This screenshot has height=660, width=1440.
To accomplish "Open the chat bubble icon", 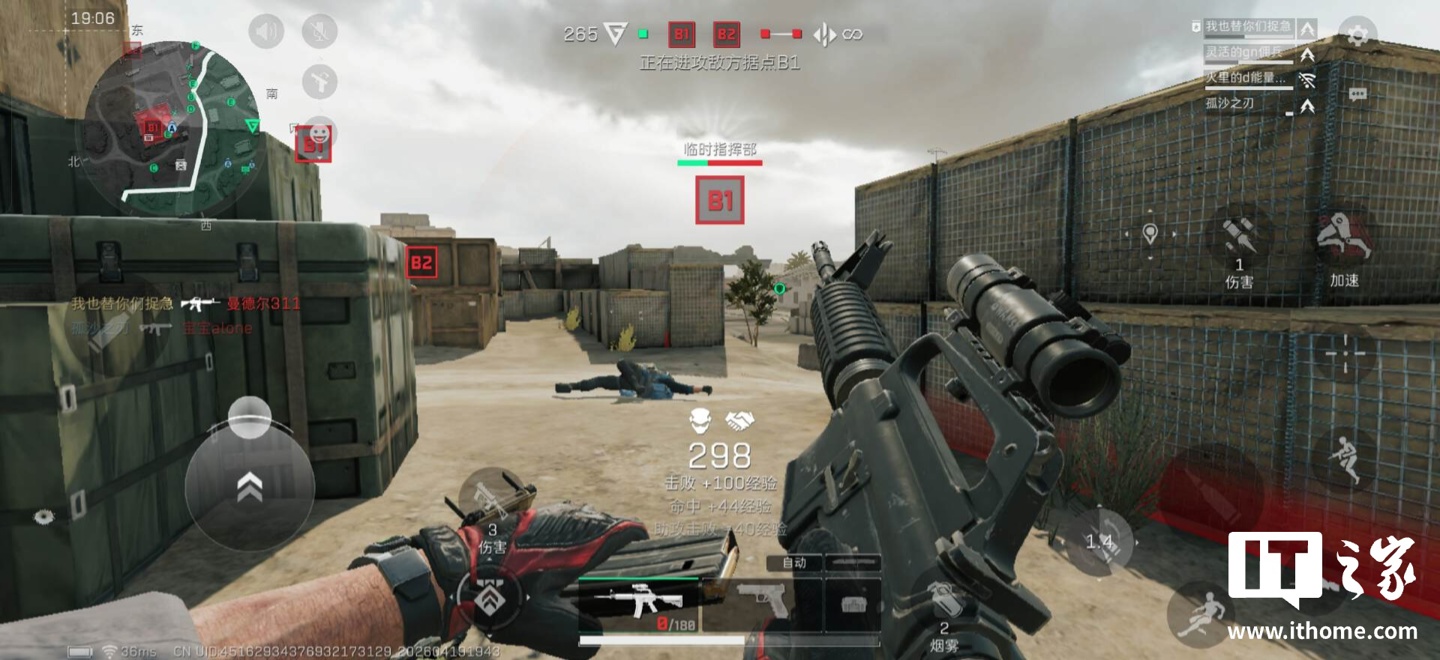I will 1357,94.
